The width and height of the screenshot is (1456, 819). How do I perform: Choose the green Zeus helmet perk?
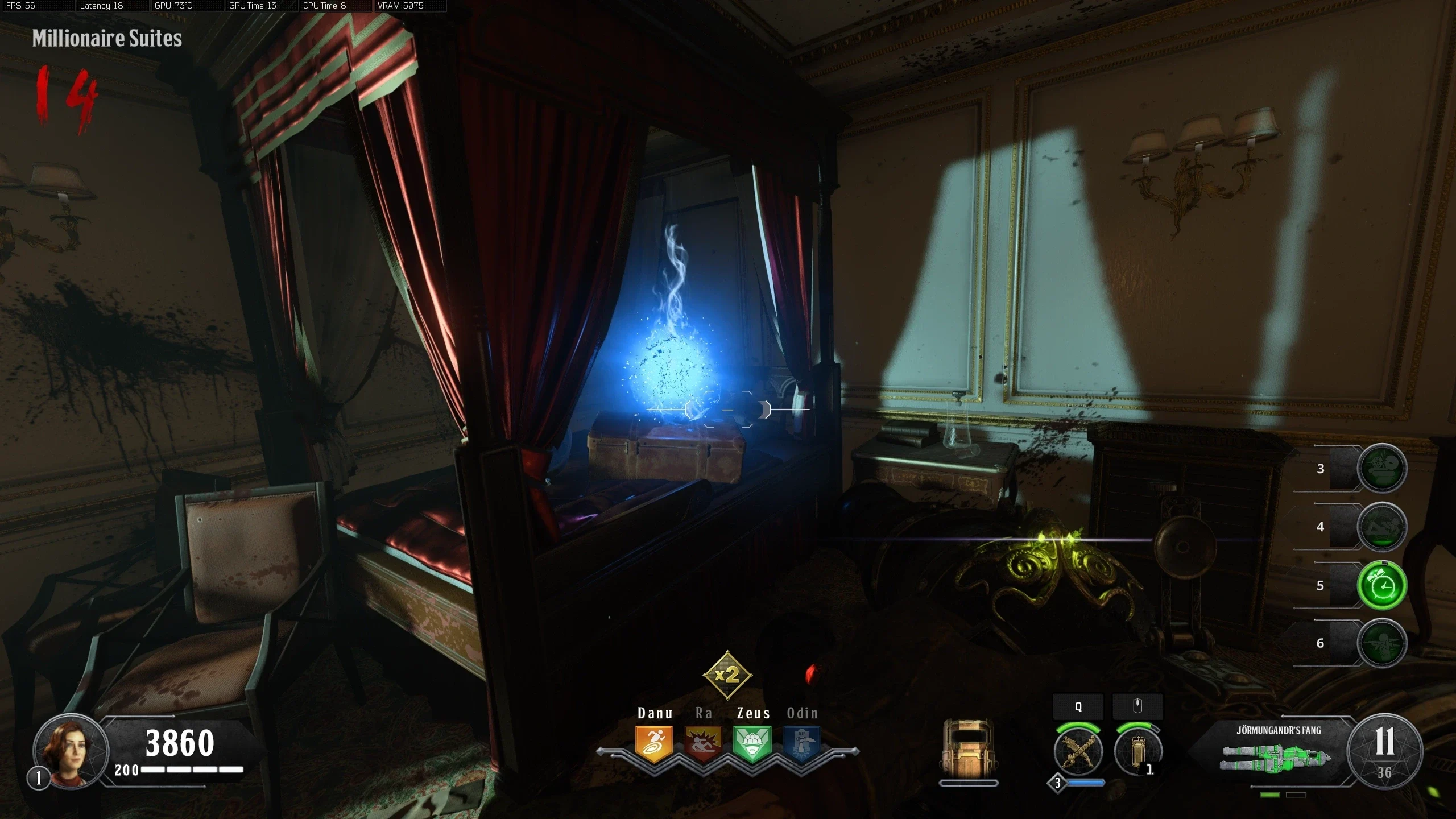click(x=752, y=742)
